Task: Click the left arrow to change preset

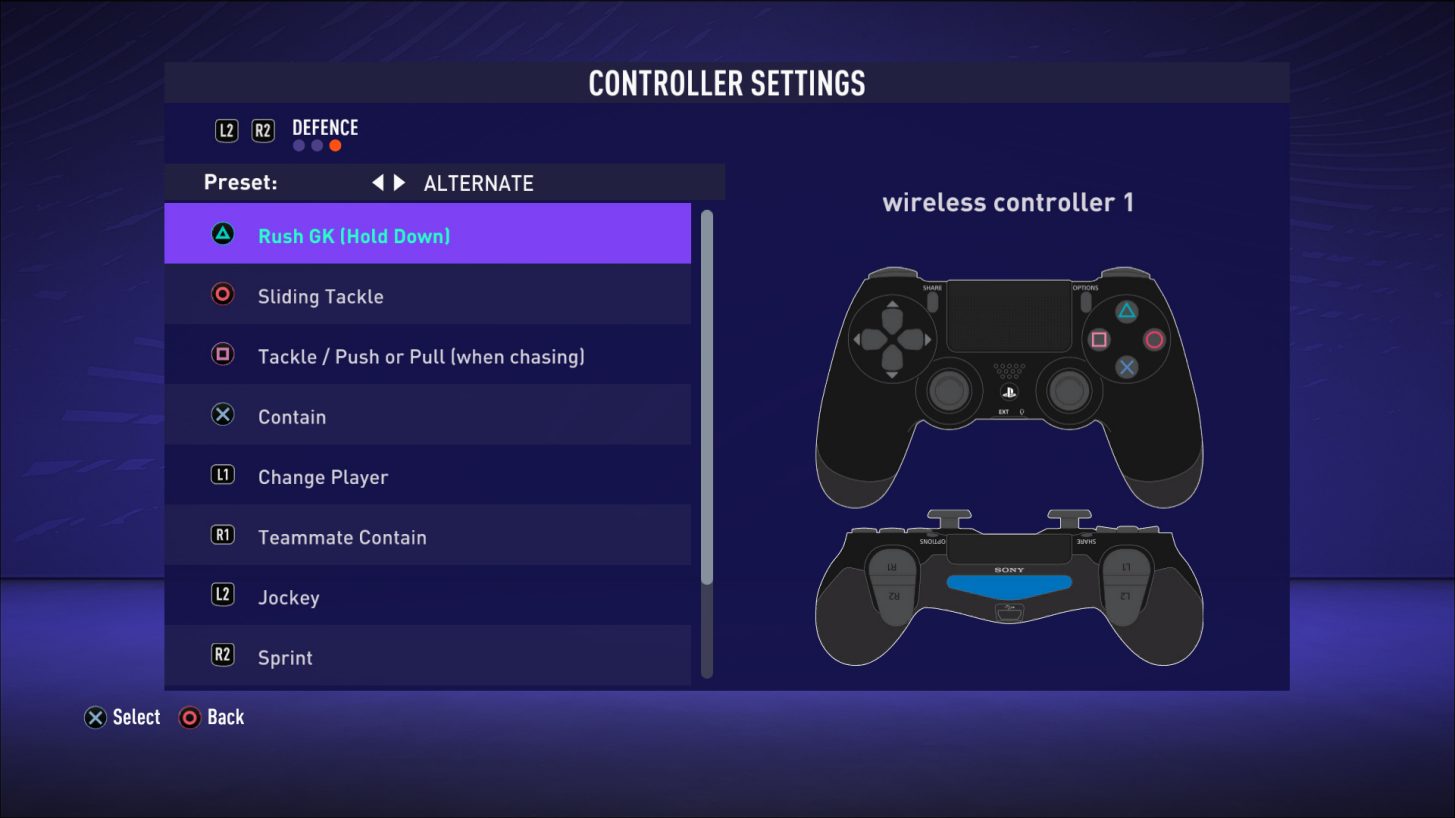Action: pyautogui.click(x=378, y=182)
